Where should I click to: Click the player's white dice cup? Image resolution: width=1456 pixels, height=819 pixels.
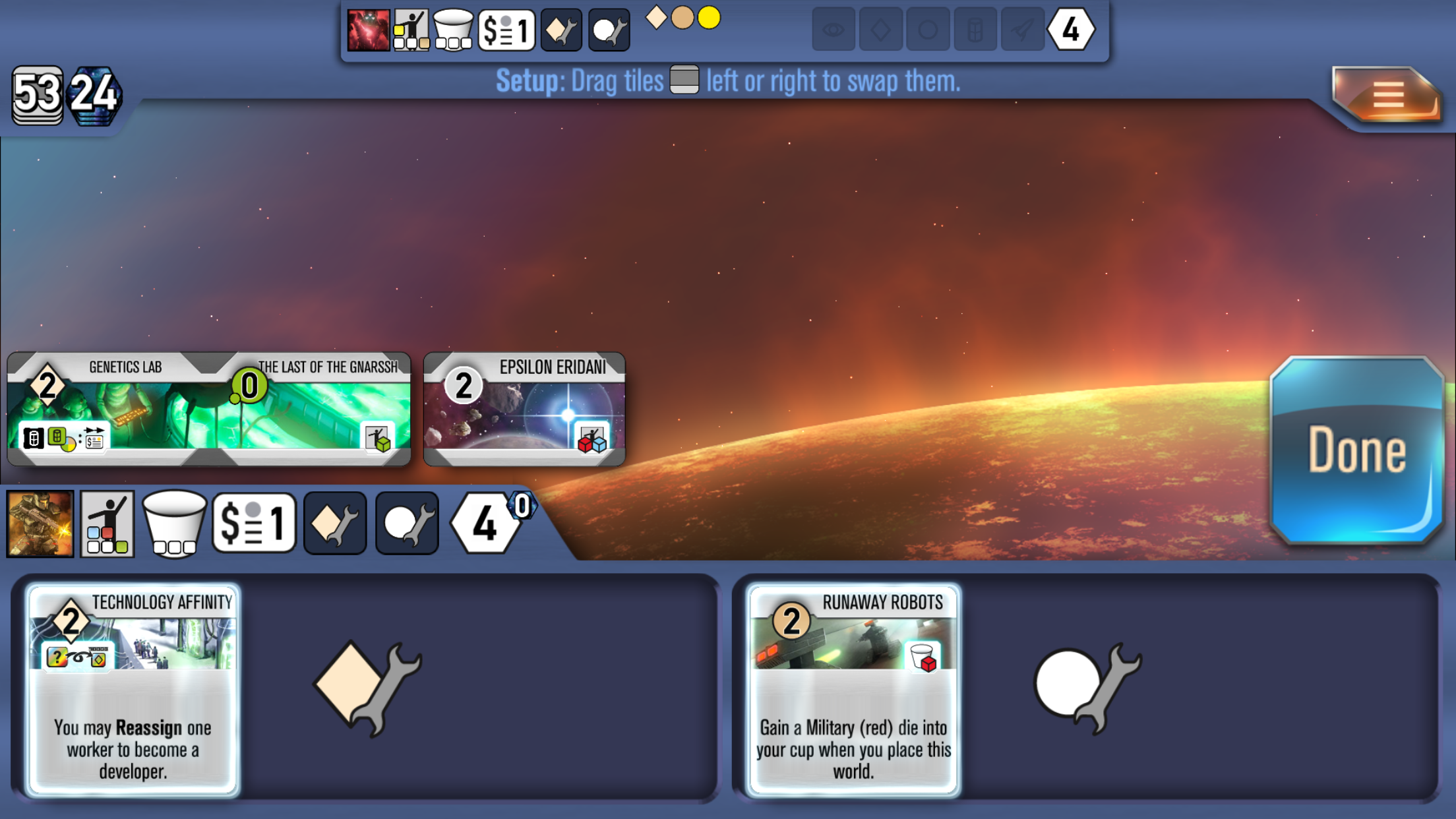174,524
